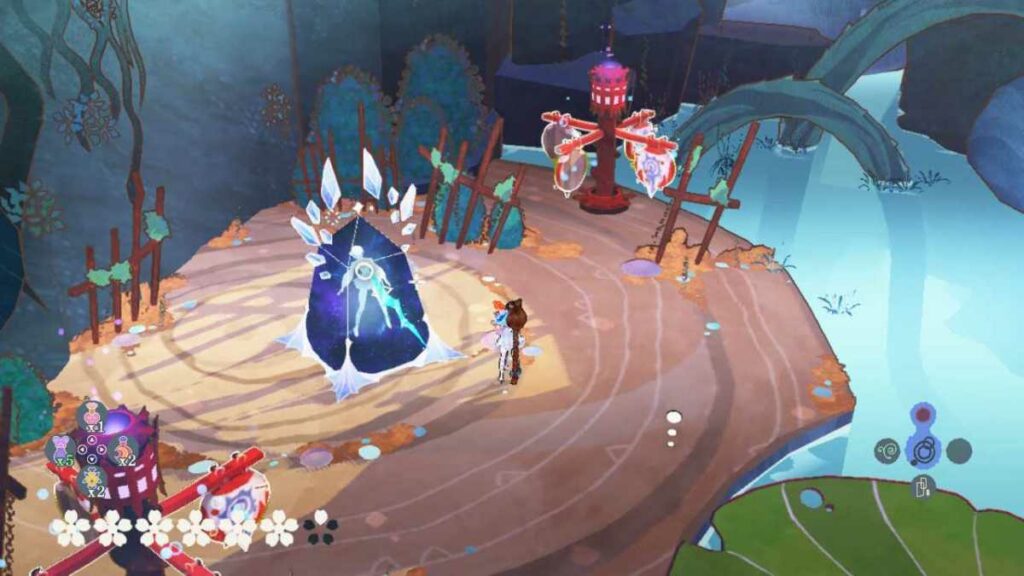
Task: Select the blank grey ability slot
Action: (x=959, y=451)
